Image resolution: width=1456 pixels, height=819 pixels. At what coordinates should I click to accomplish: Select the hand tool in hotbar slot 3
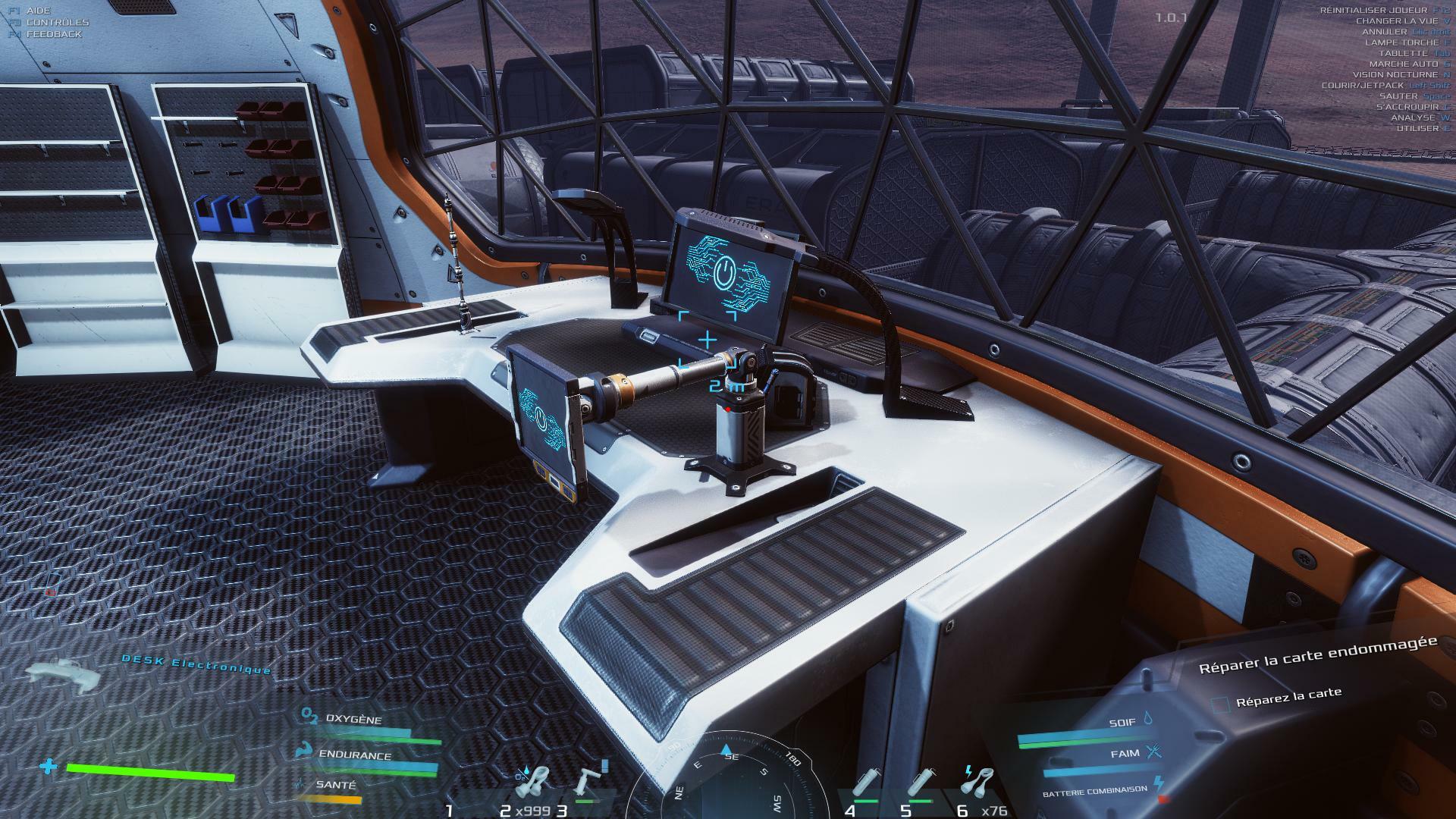(589, 783)
